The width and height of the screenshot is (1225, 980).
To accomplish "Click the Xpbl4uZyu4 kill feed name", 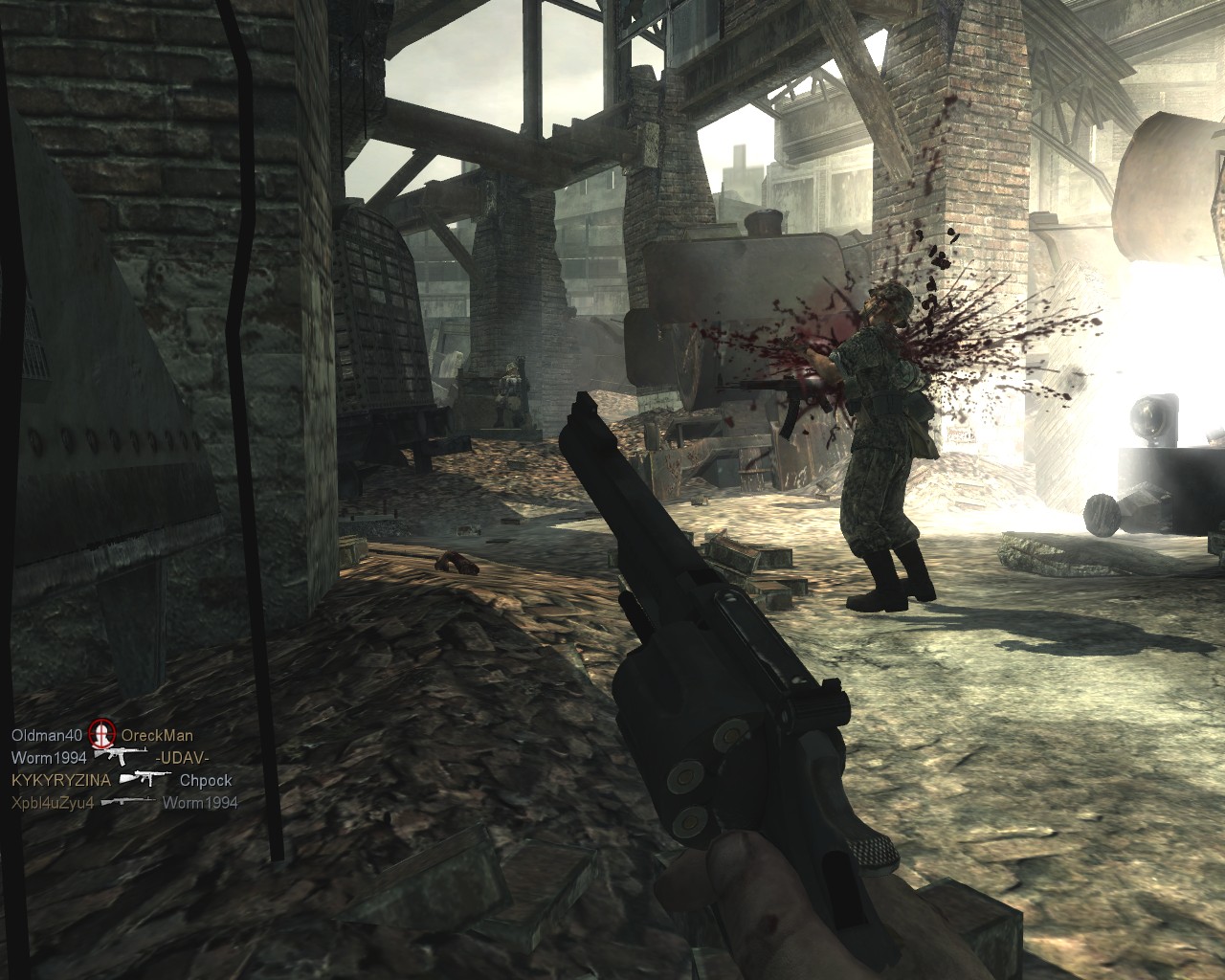I will click(53, 802).
